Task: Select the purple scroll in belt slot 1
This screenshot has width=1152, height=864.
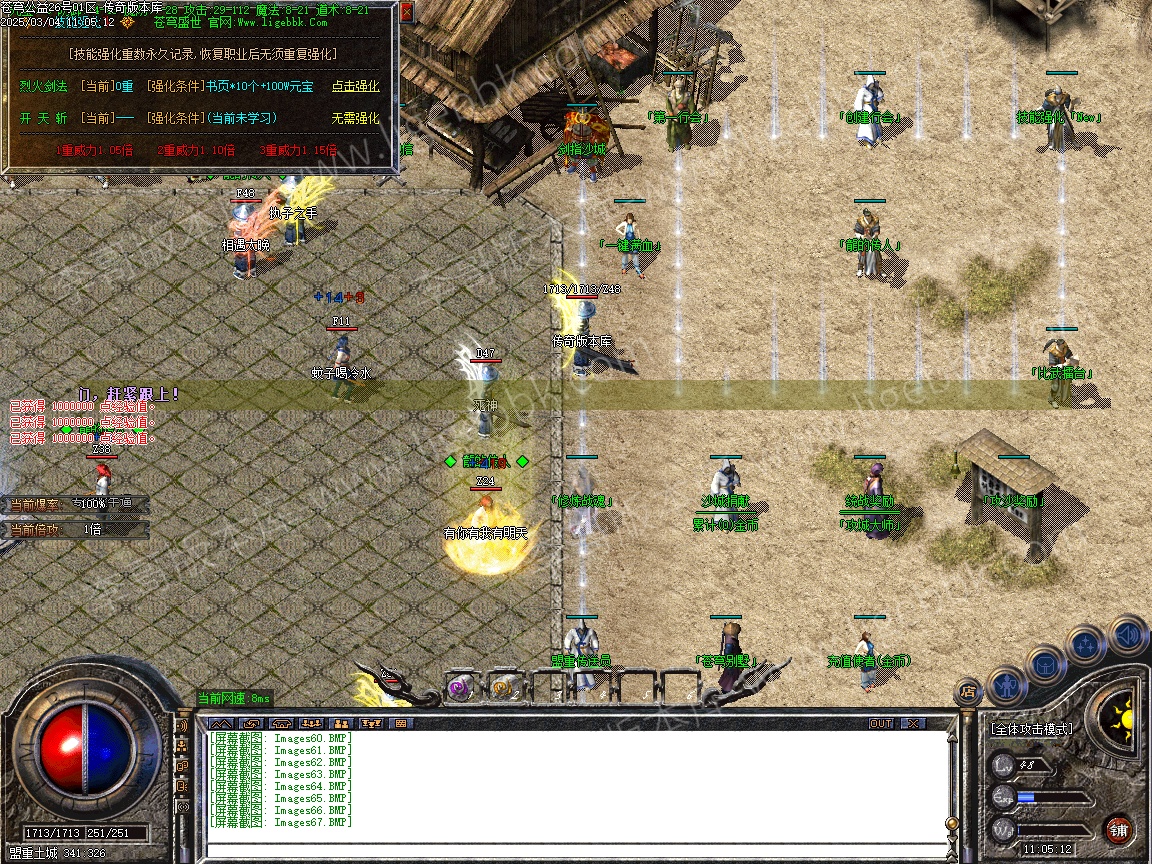Action: 460,688
